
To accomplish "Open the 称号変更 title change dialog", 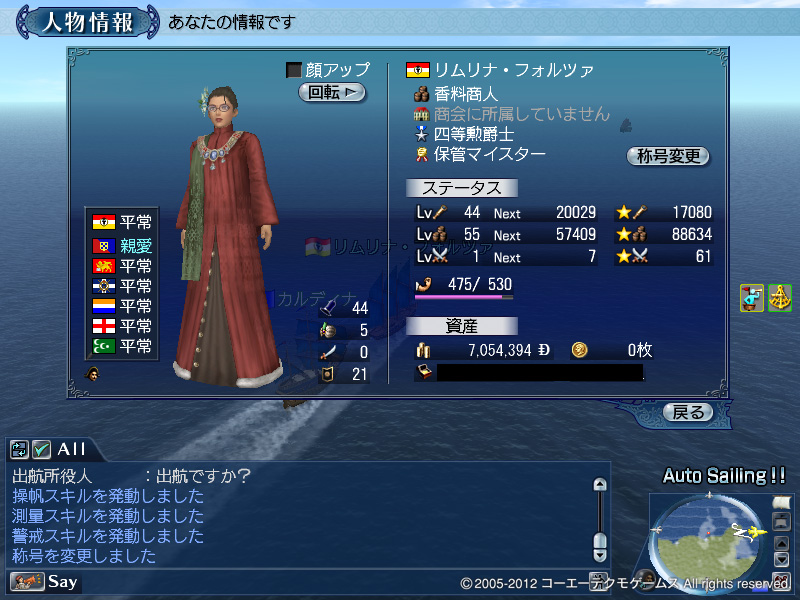I will (667, 156).
